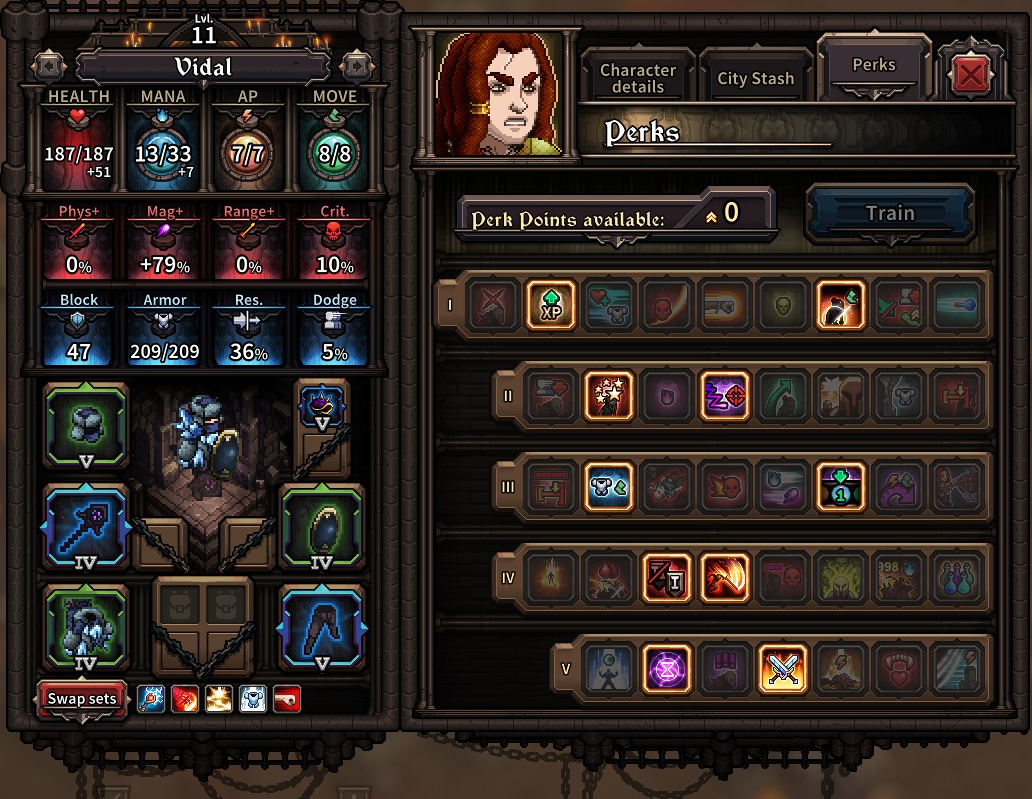Select the fiery claw perk in tier IV

pyautogui.click(x=725, y=578)
